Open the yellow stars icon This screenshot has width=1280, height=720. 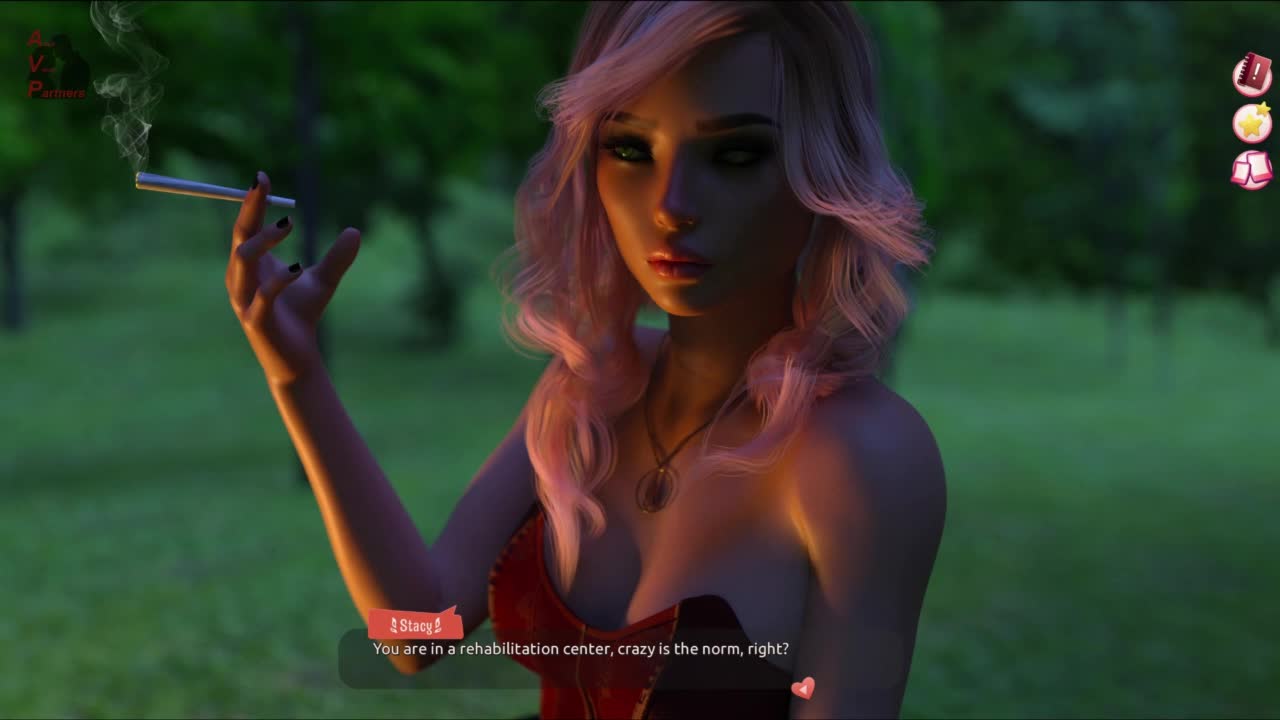1251,122
